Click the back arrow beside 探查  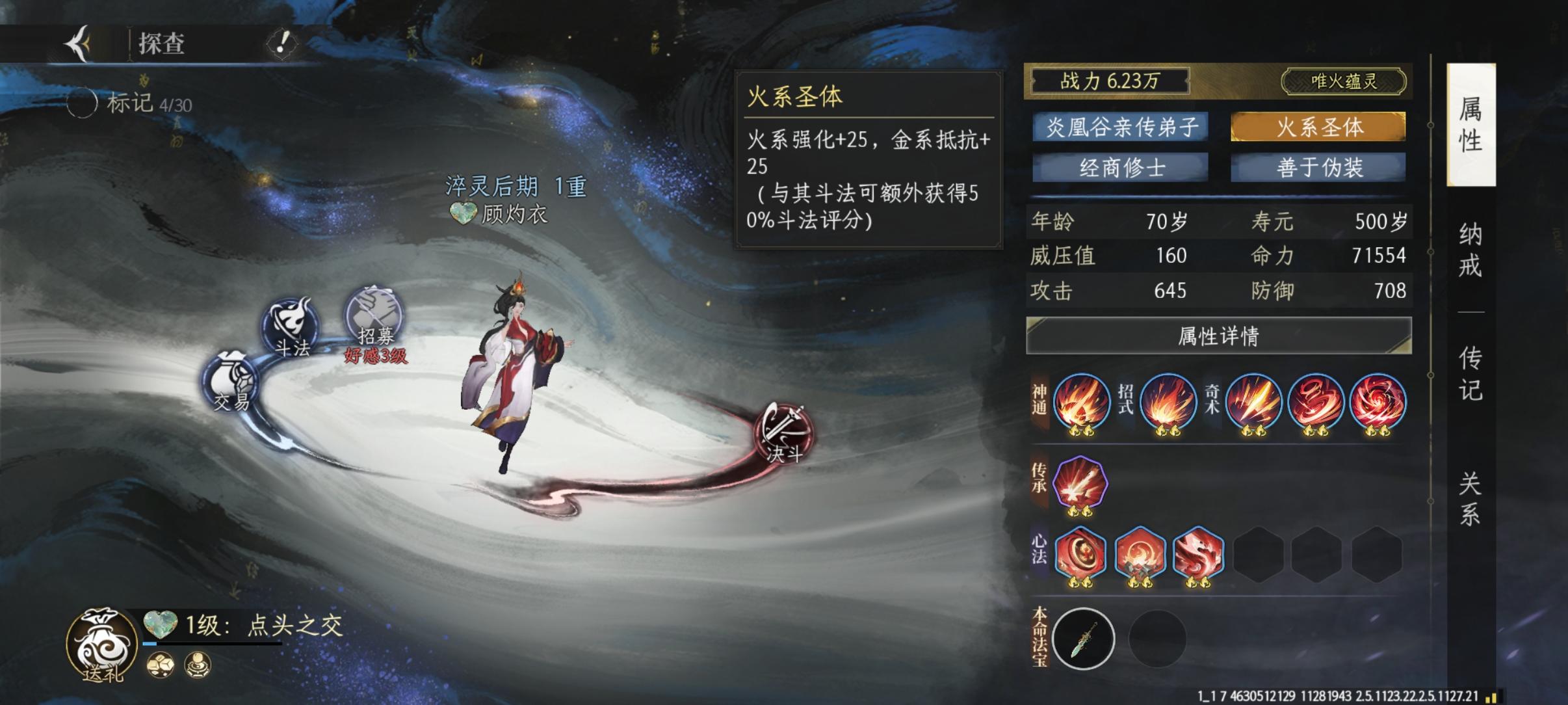point(77,42)
